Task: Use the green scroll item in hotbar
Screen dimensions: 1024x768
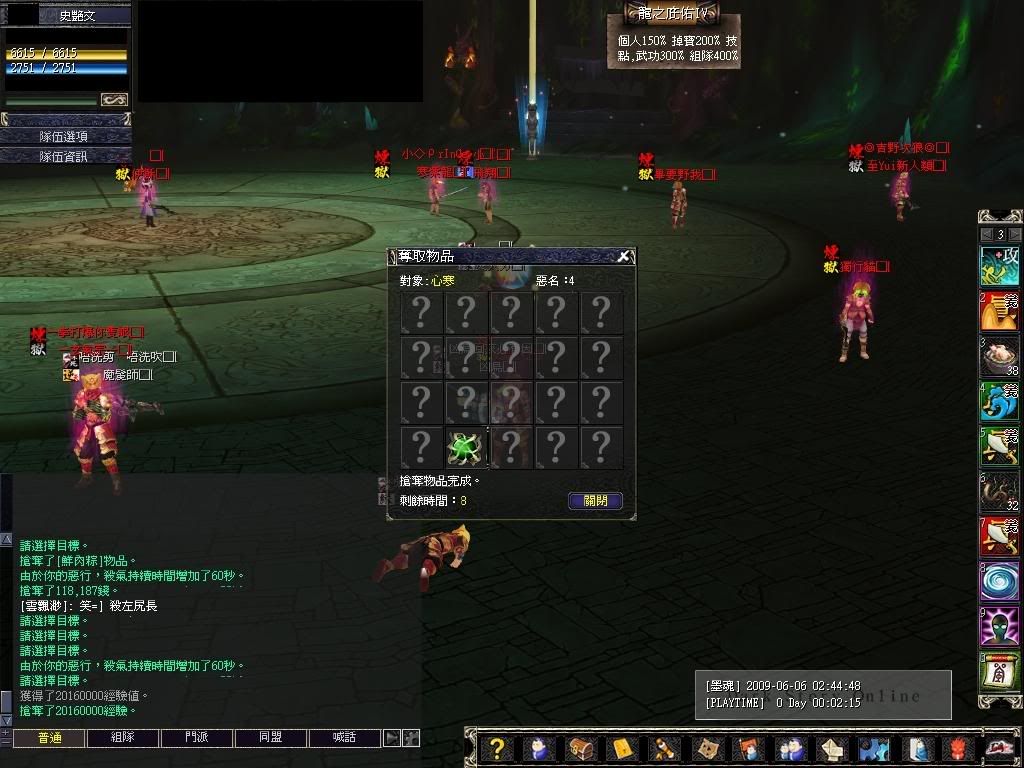Action: click(999, 672)
